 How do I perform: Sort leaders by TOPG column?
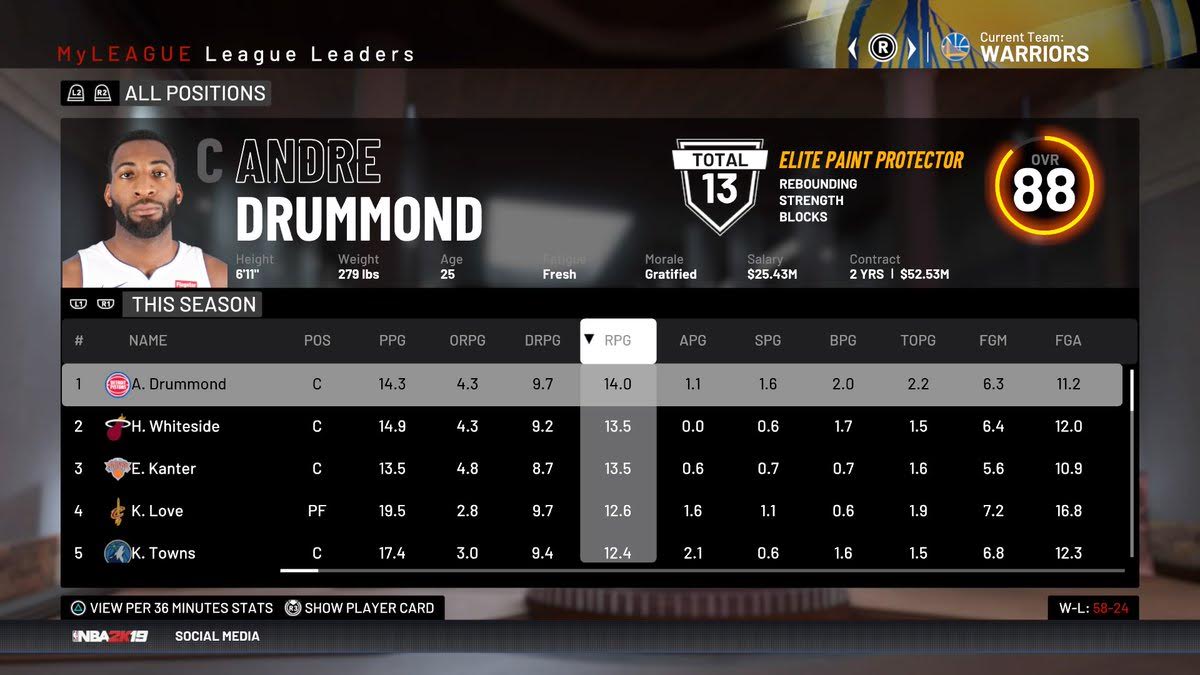tap(918, 340)
